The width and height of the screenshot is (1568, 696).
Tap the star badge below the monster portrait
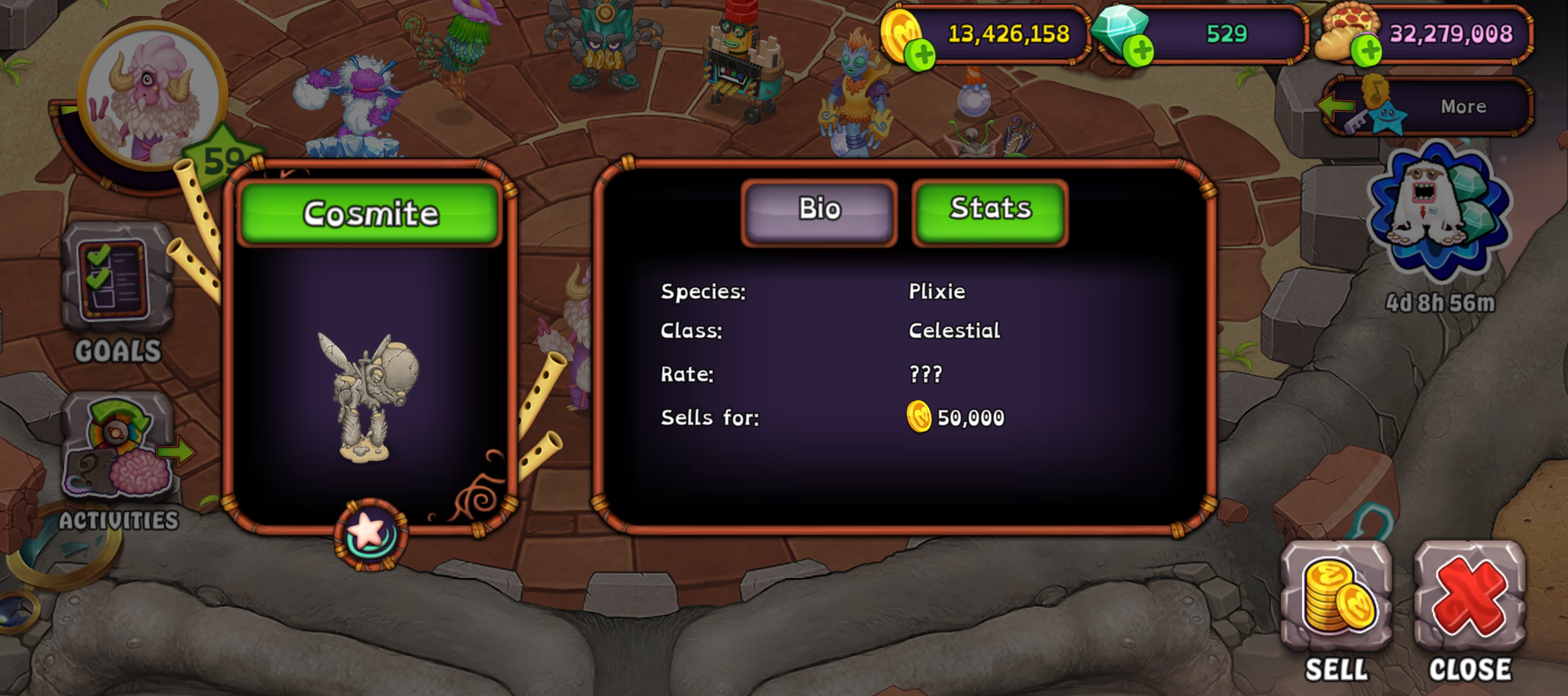click(370, 534)
